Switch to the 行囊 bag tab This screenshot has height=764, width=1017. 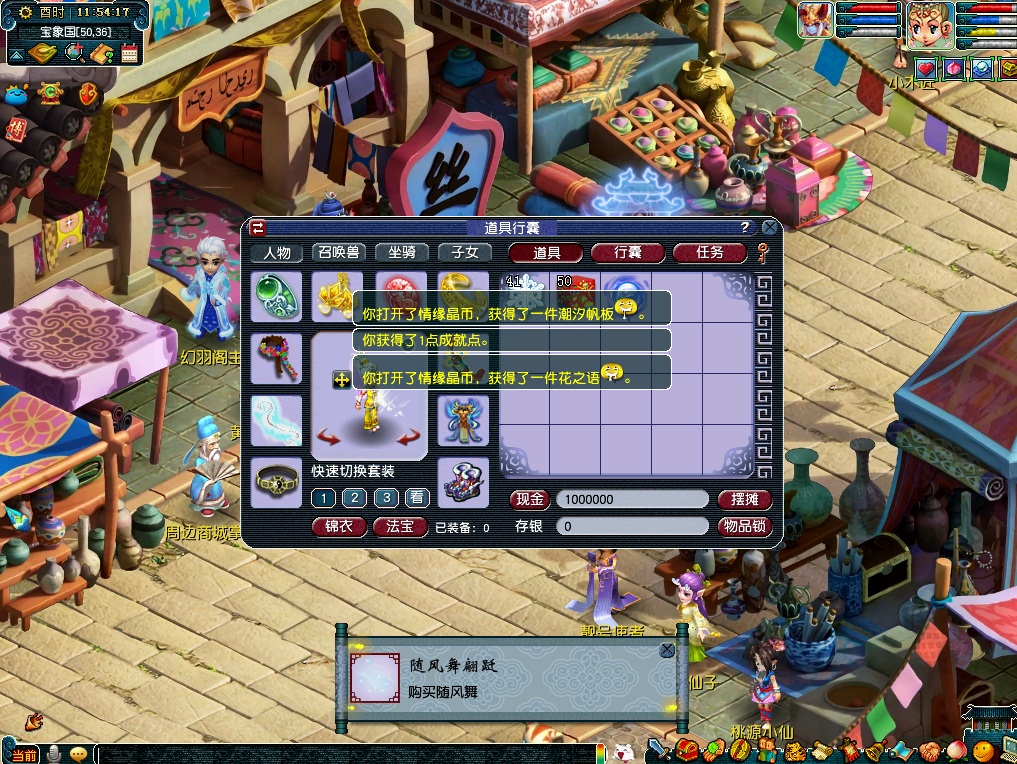tap(627, 253)
